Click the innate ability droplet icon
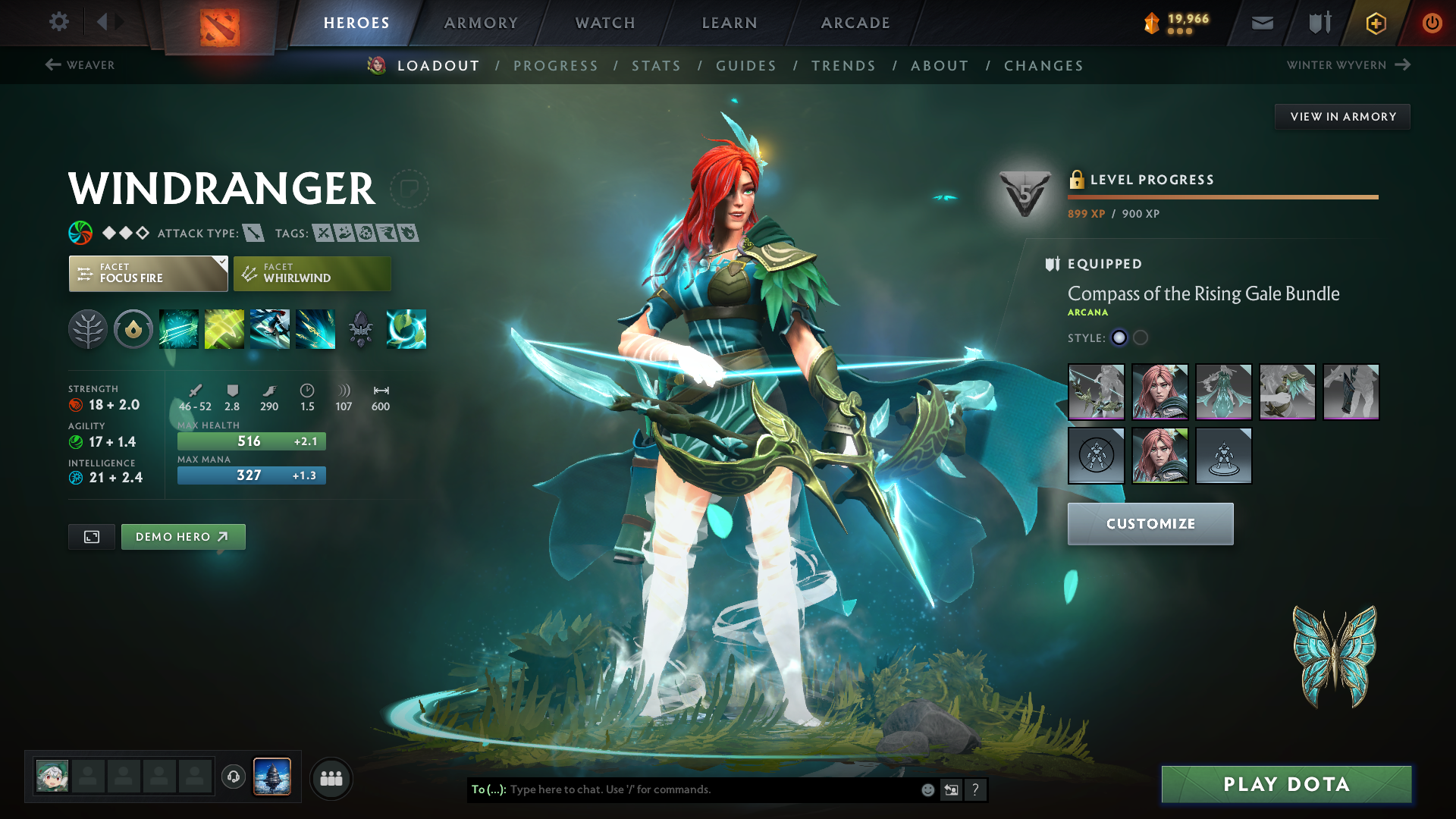The width and height of the screenshot is (1456, 819). (x=133, y=329)
